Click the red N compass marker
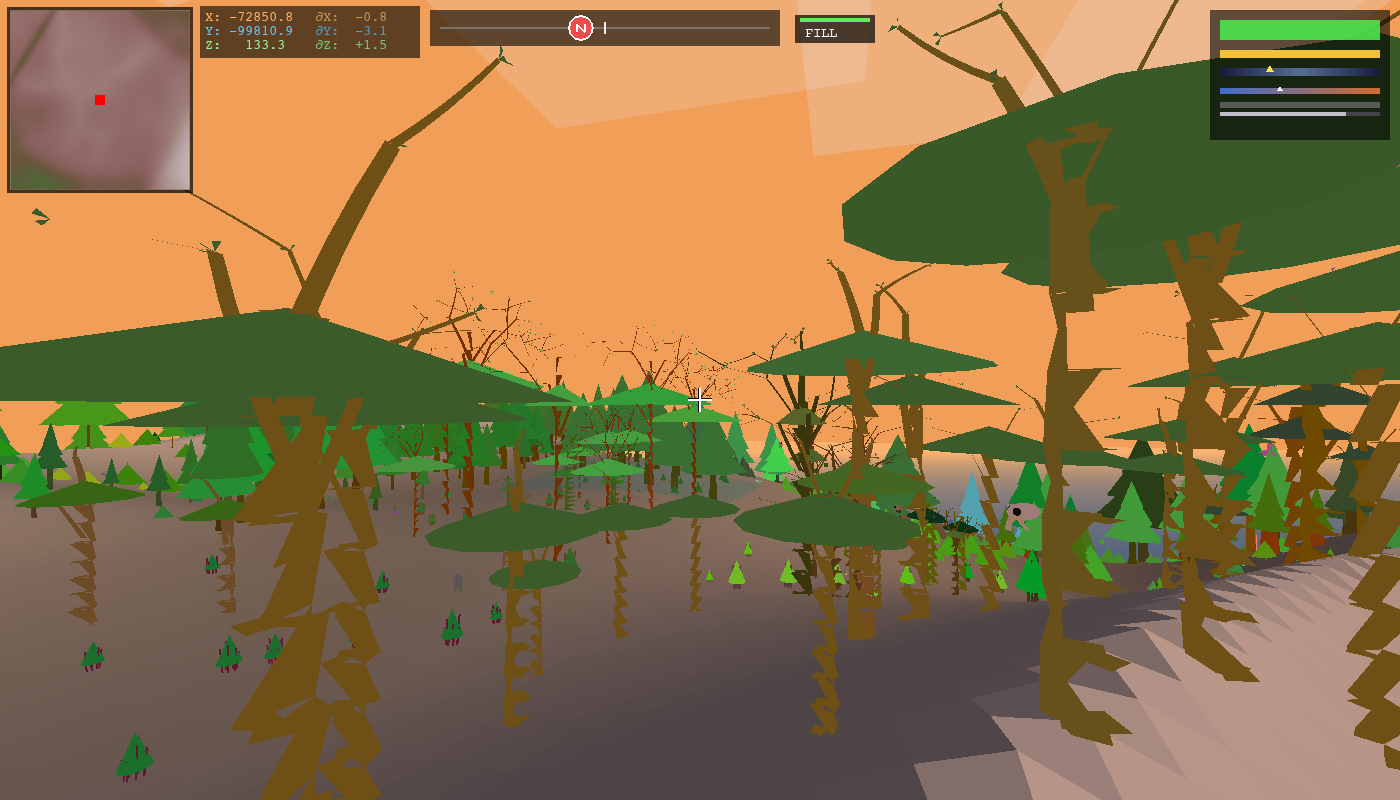Screen dimensions: 1400x800 click(x=579, y=27)
